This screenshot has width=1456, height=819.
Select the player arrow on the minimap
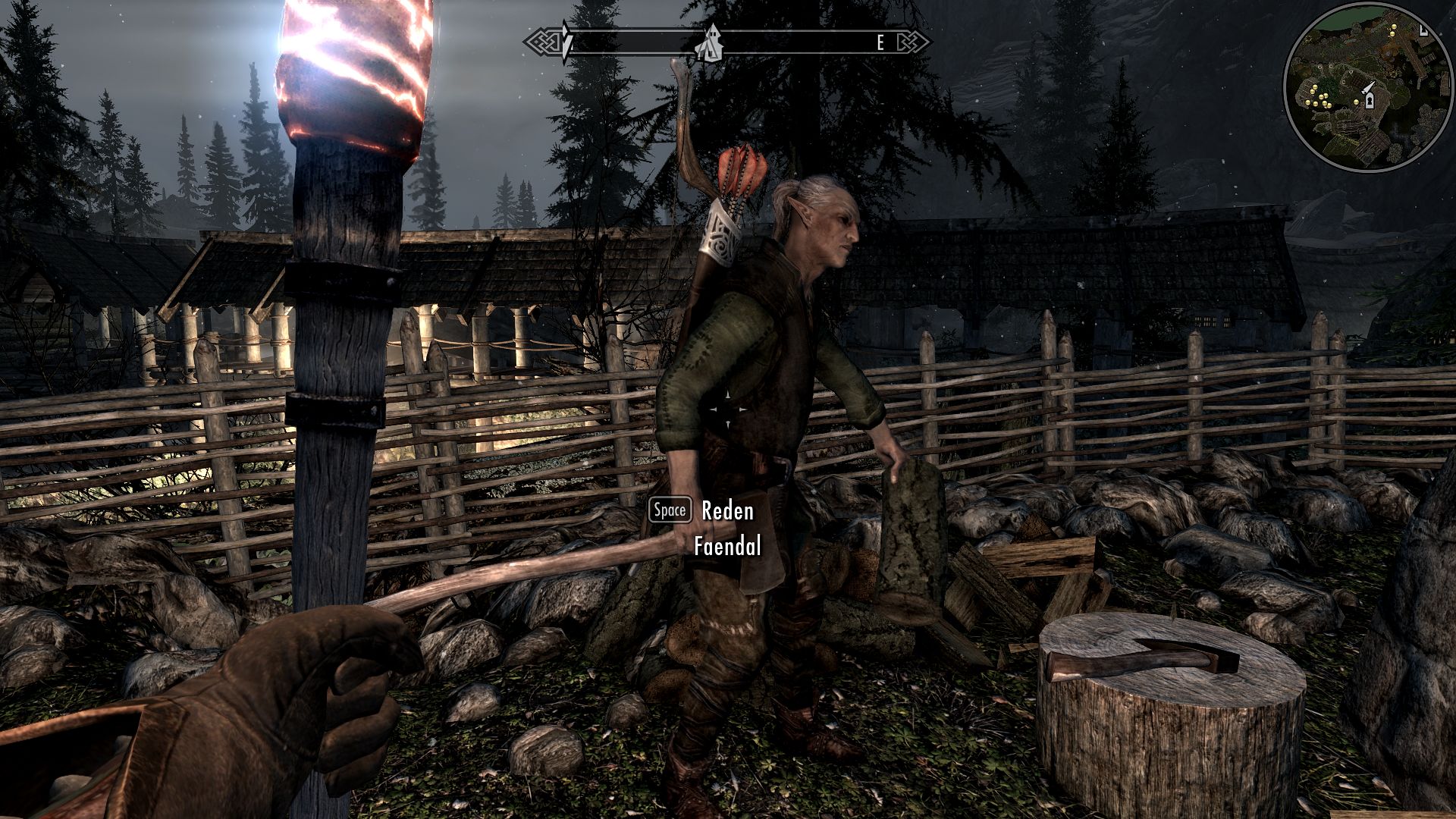pyautogui.click(x=1369, y=87)
